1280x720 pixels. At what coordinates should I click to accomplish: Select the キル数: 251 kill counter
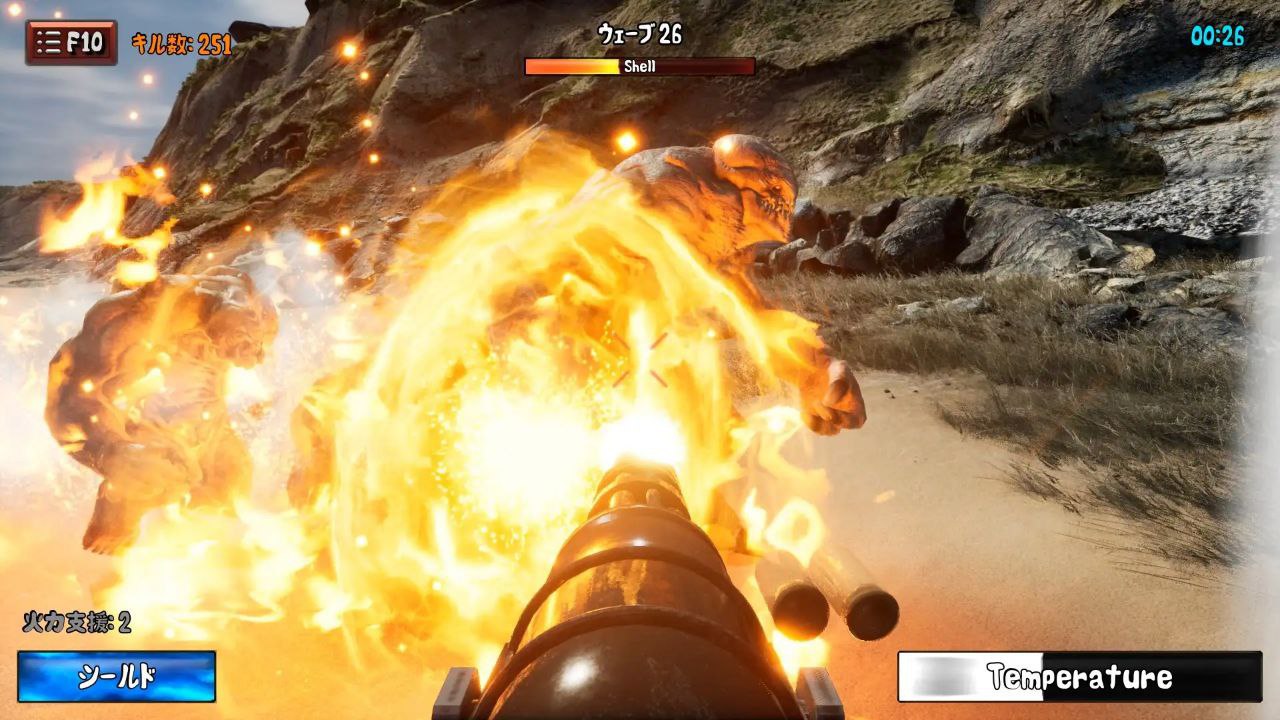(x=180, y=41)
